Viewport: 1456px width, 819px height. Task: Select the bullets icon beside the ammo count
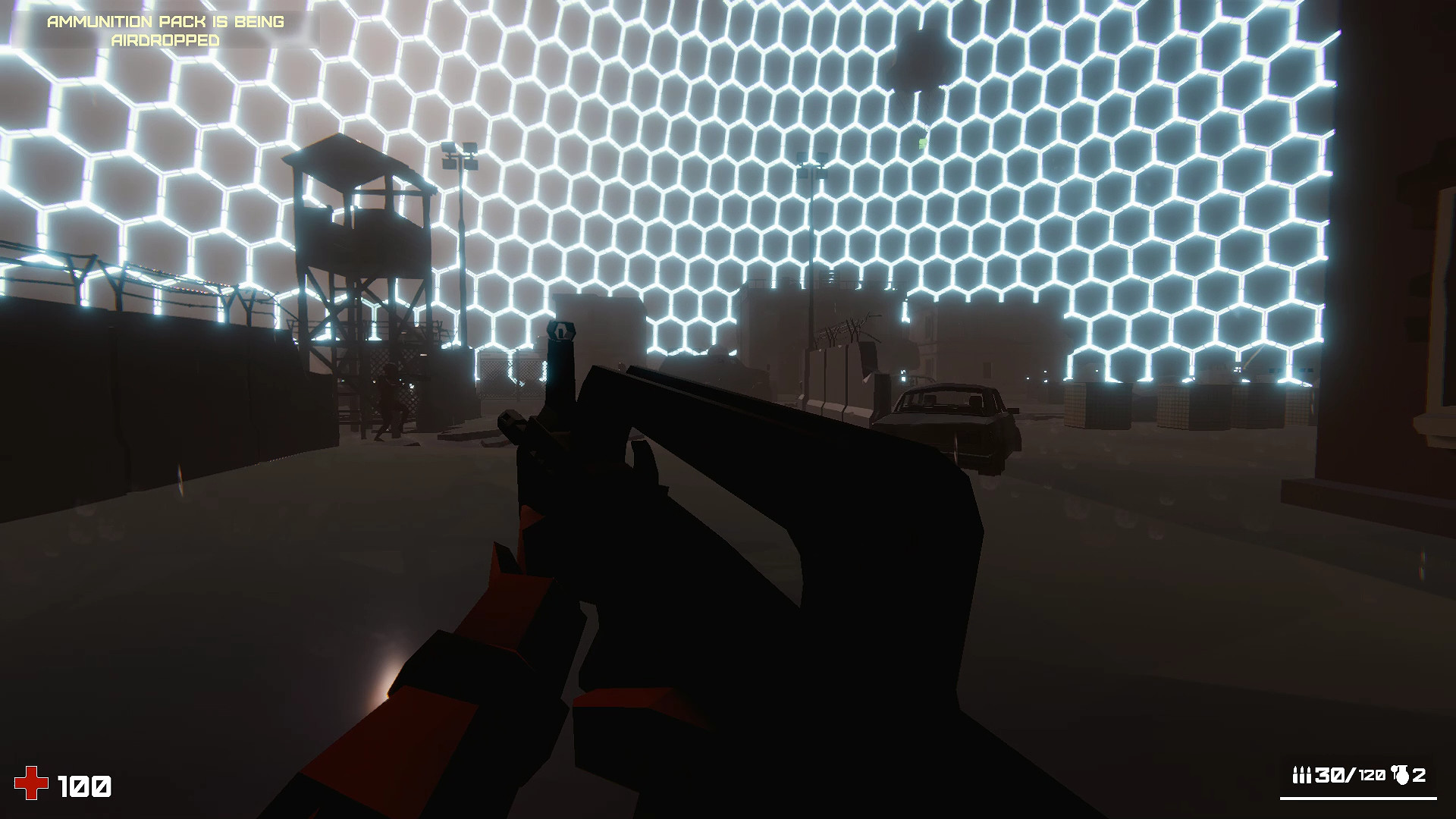point(1303,773)
